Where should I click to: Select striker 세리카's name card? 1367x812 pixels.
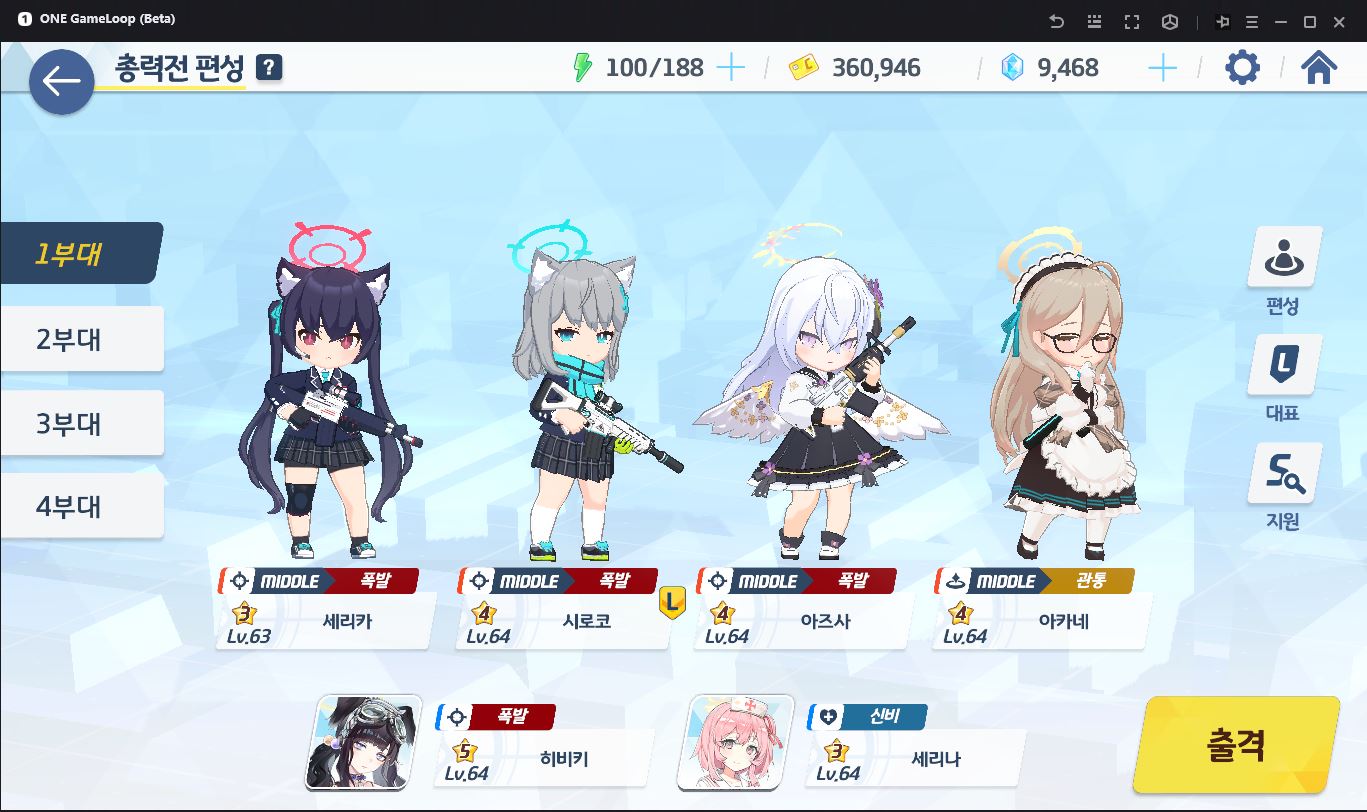coord(326,621)
